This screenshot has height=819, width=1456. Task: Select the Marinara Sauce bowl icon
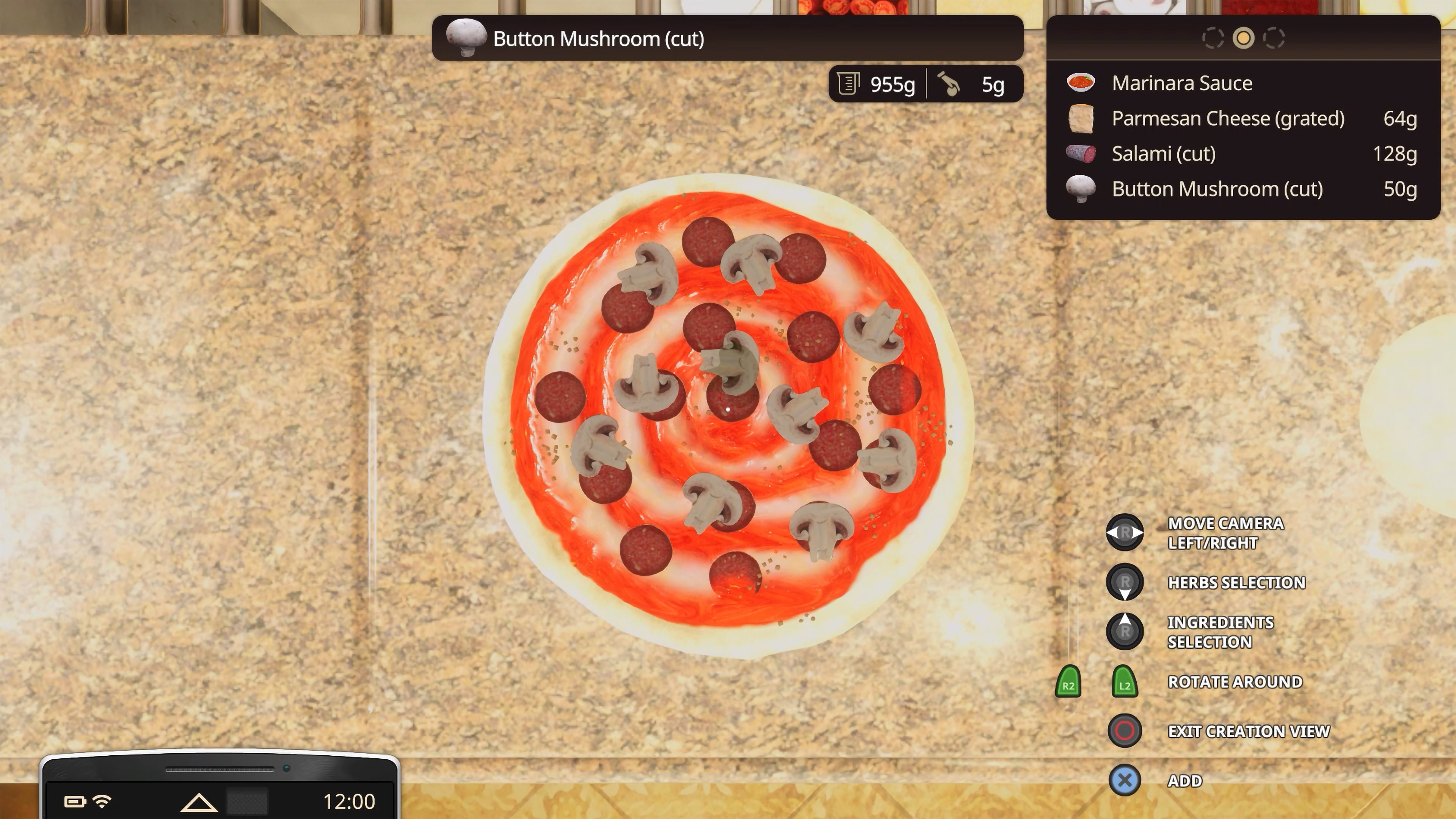1081,83
